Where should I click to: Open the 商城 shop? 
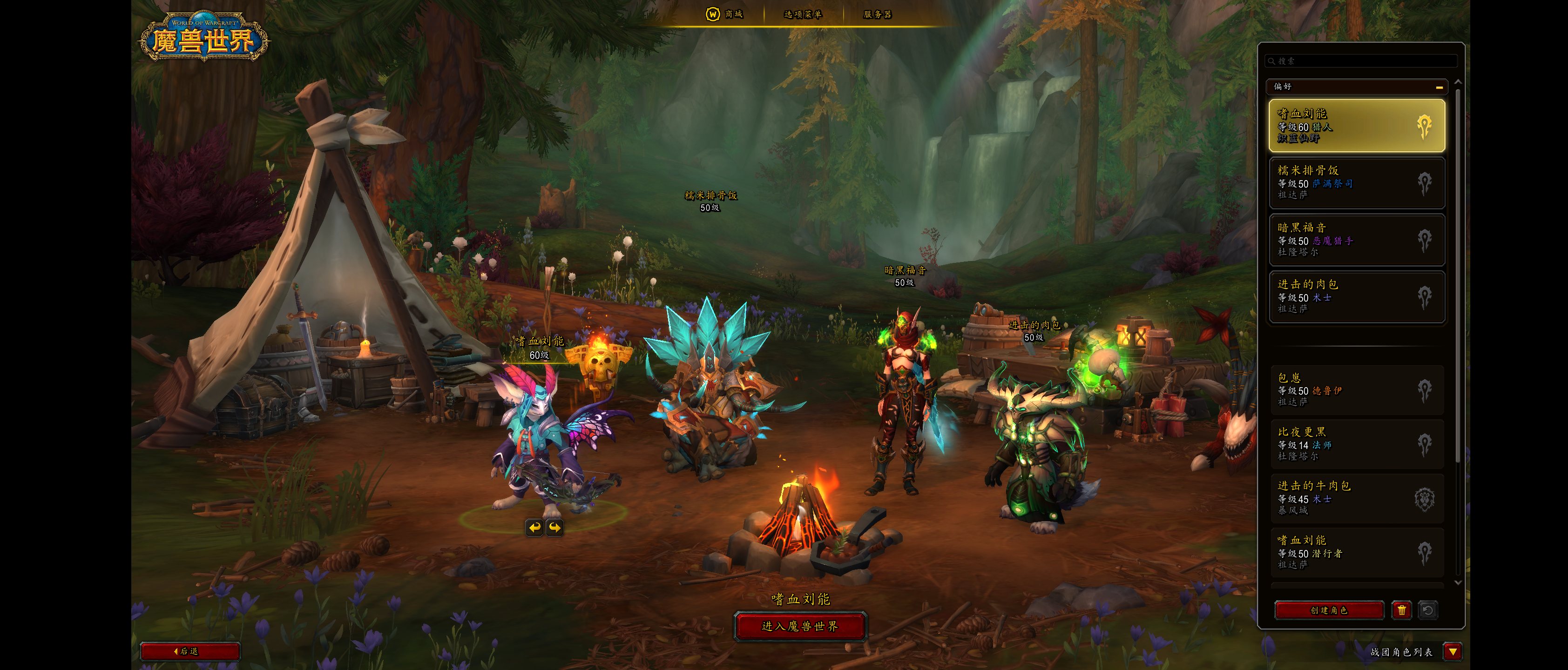click(x=725, y=14)
